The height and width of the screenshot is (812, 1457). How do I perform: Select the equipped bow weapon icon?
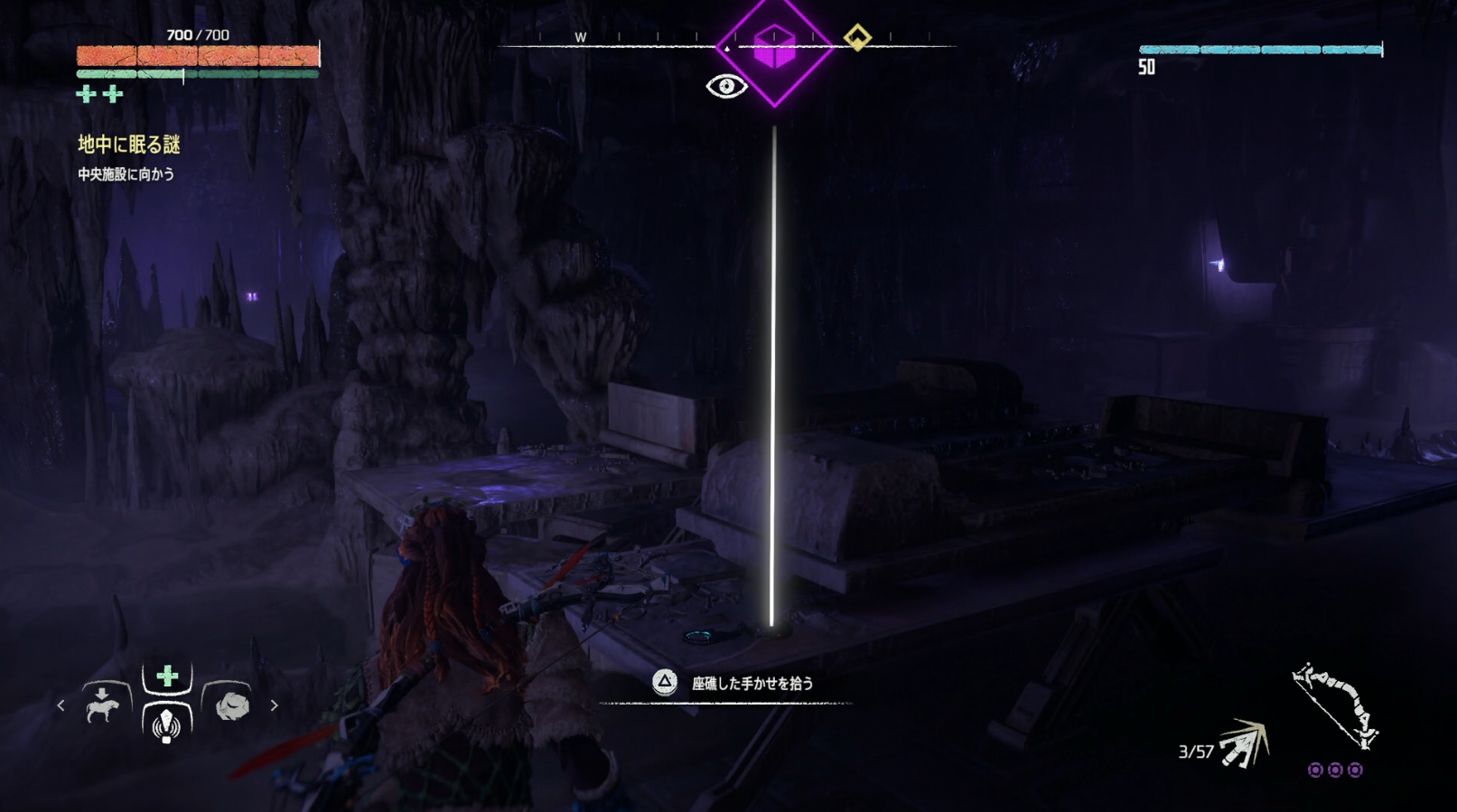pos(1335,706)
